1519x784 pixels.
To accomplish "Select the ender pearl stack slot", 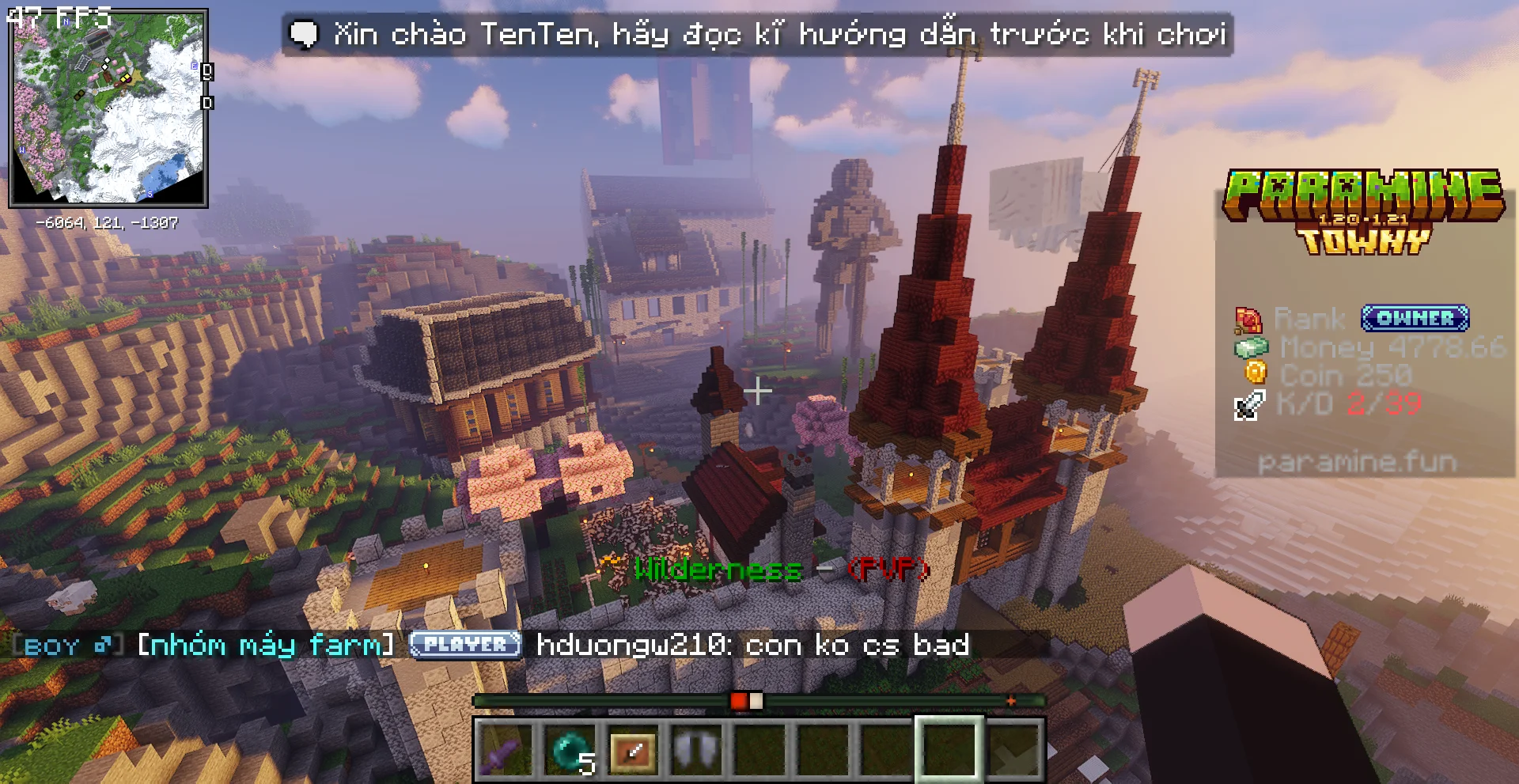I will click(570, 749).
